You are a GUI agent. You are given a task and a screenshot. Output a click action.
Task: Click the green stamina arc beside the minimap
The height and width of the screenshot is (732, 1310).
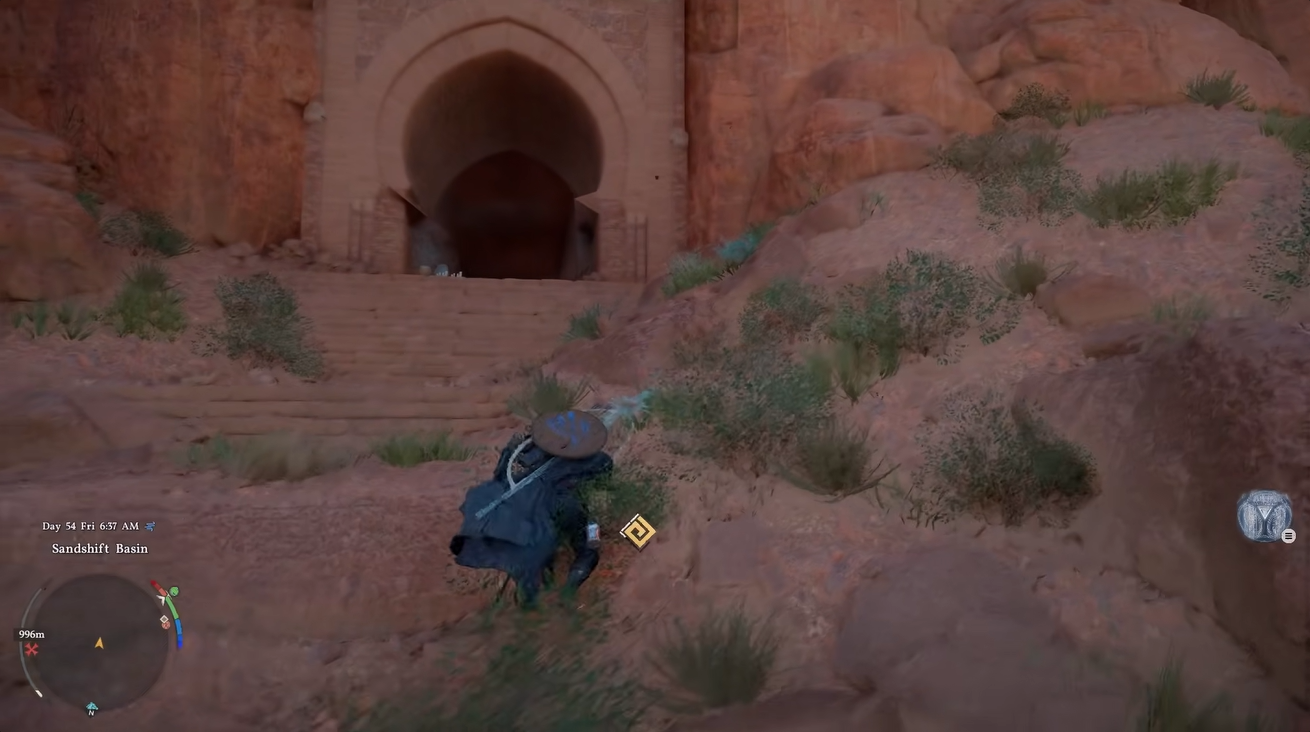[173, 608]
